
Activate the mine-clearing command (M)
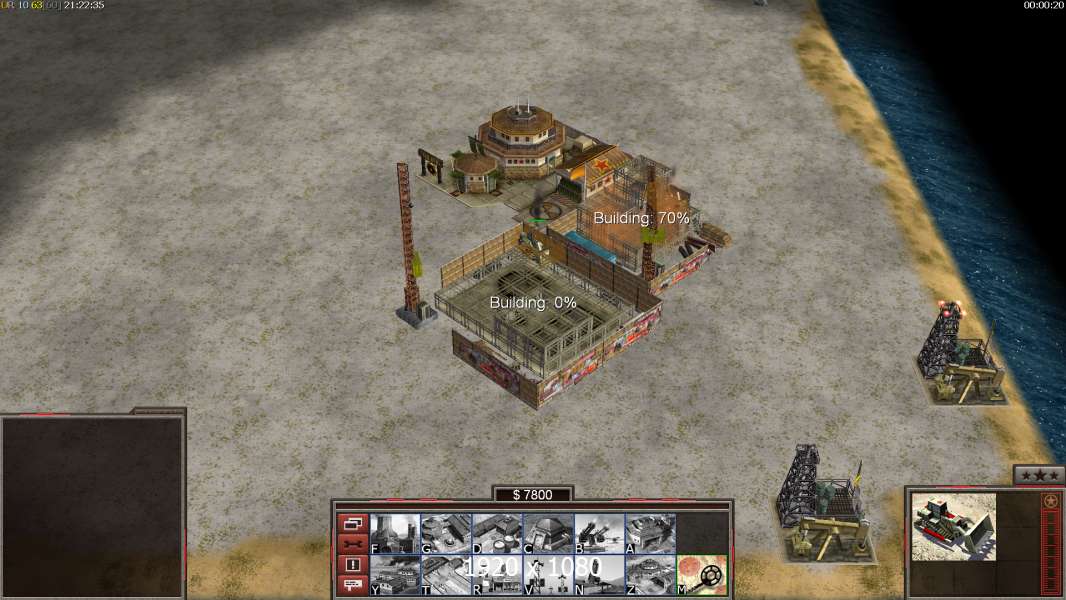coord(702,575)
